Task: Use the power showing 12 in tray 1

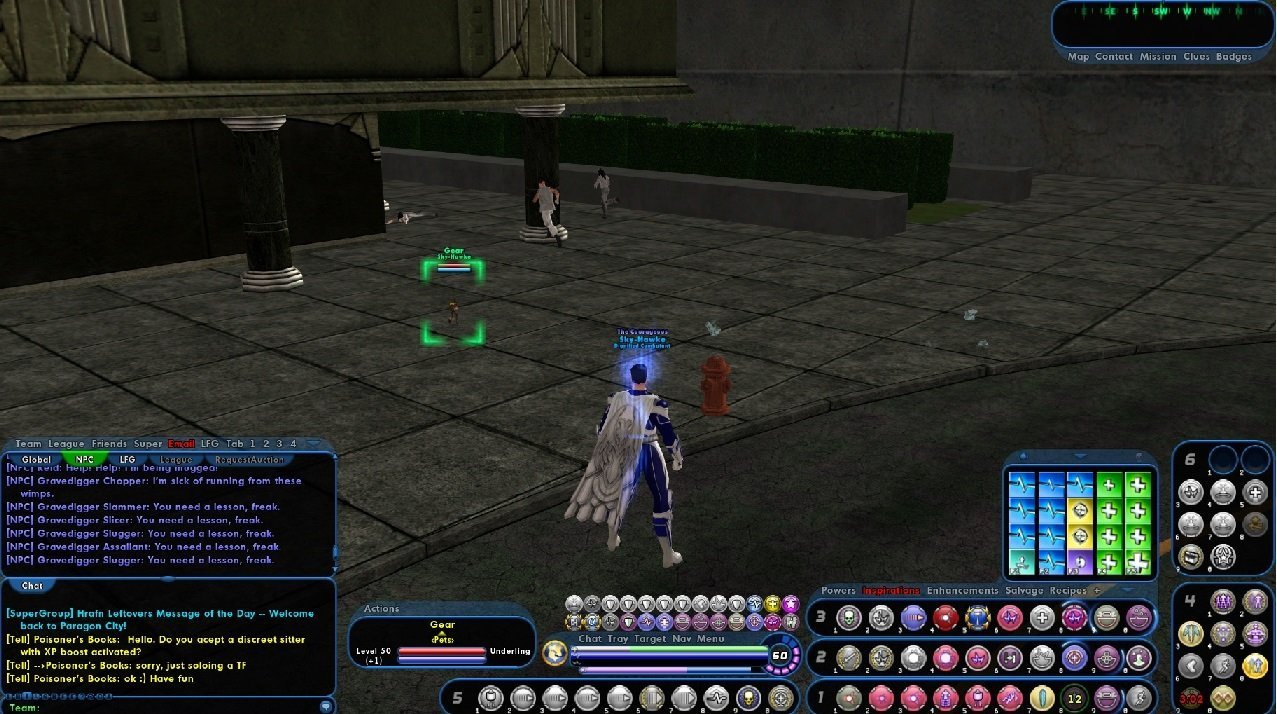Action: tap(1074, 697)
